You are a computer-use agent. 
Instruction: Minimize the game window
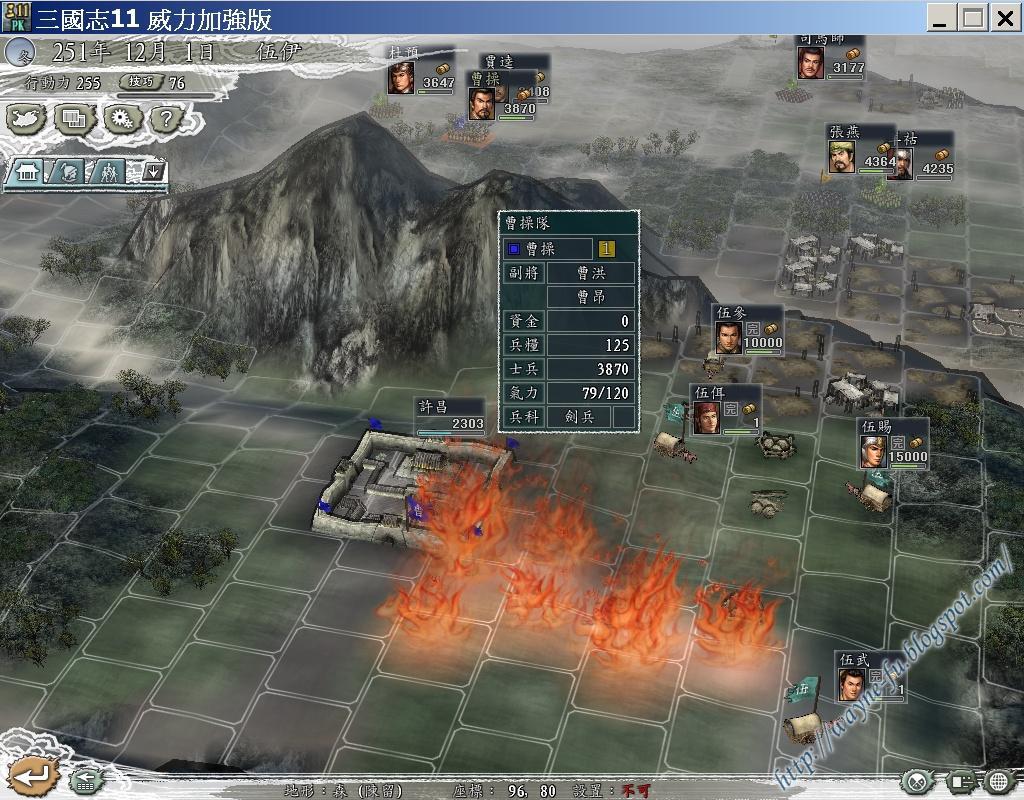pyautogui.click(x=940, y=17)
